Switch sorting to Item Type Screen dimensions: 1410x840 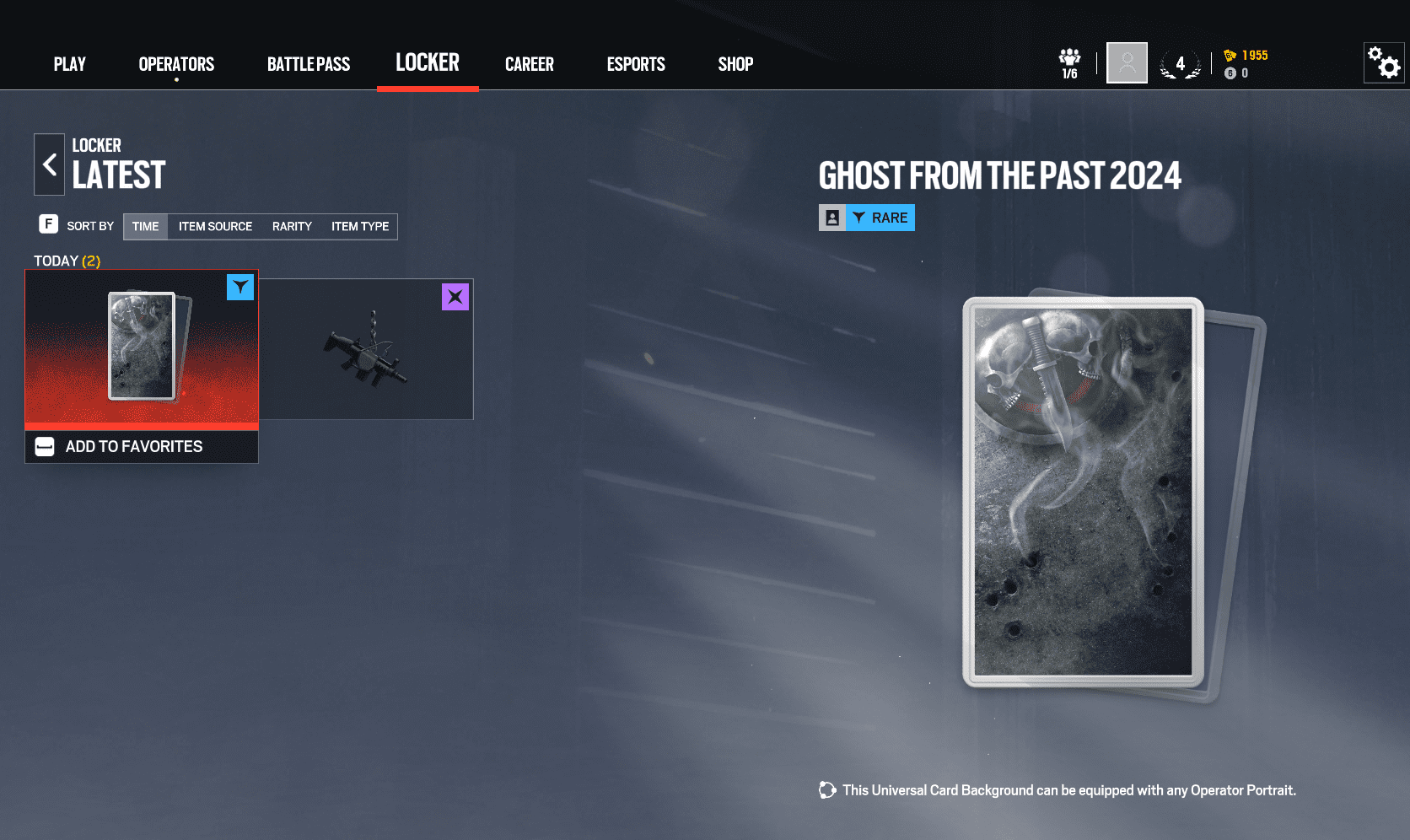point(360,226)
